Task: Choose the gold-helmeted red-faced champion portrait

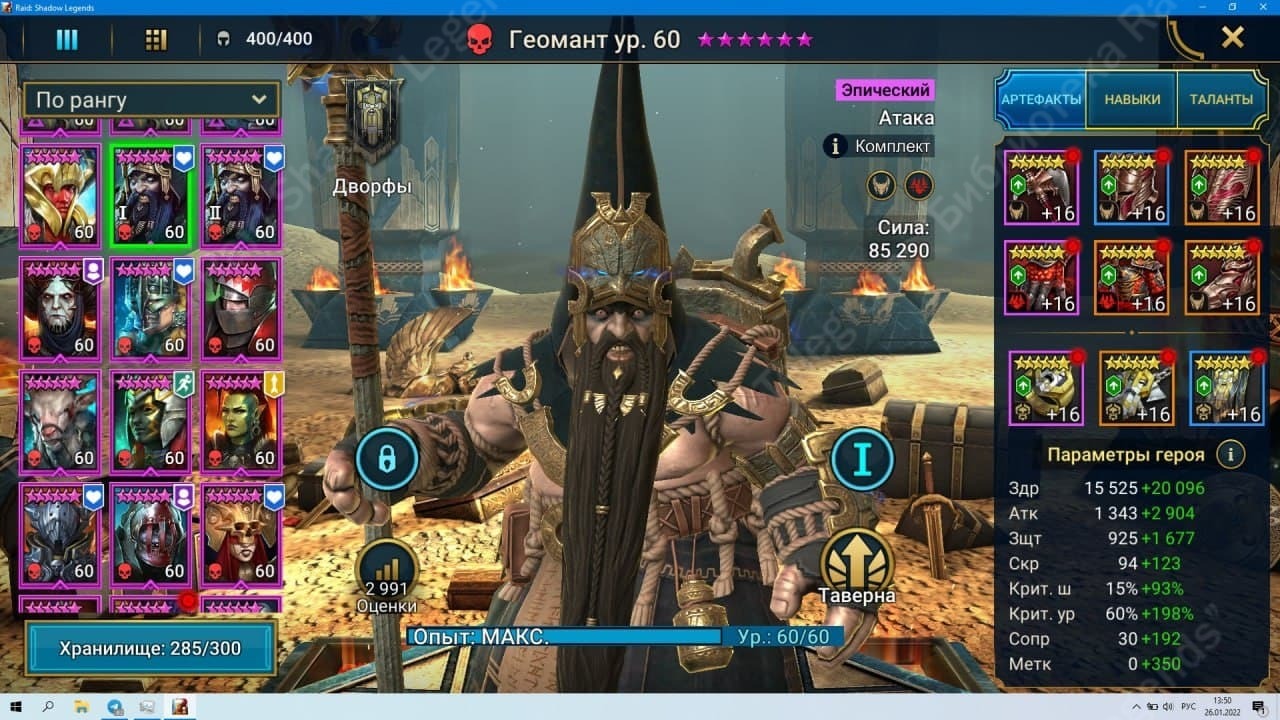Action: coord(61,195)
